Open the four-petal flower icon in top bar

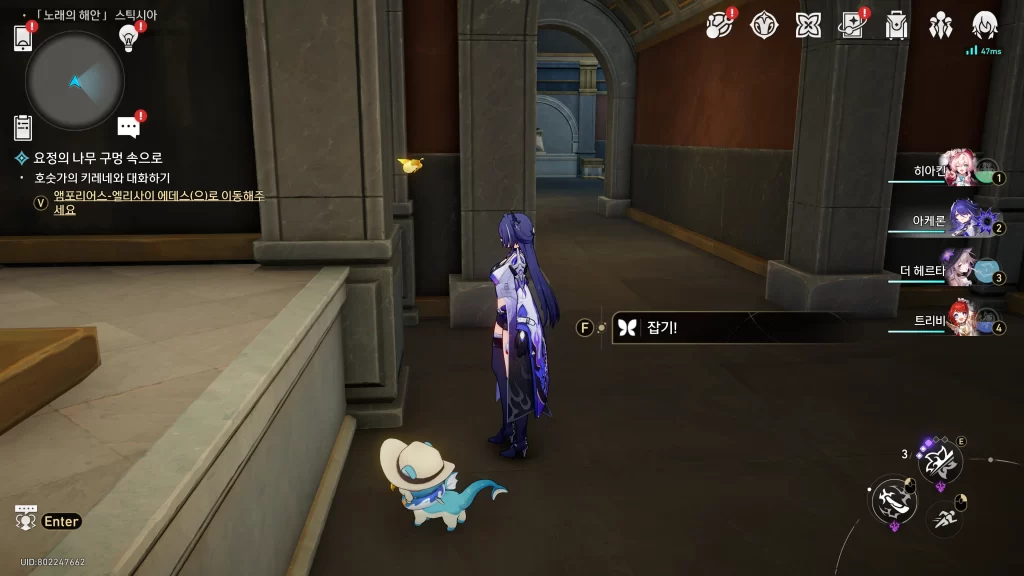(x=808, y=26)
